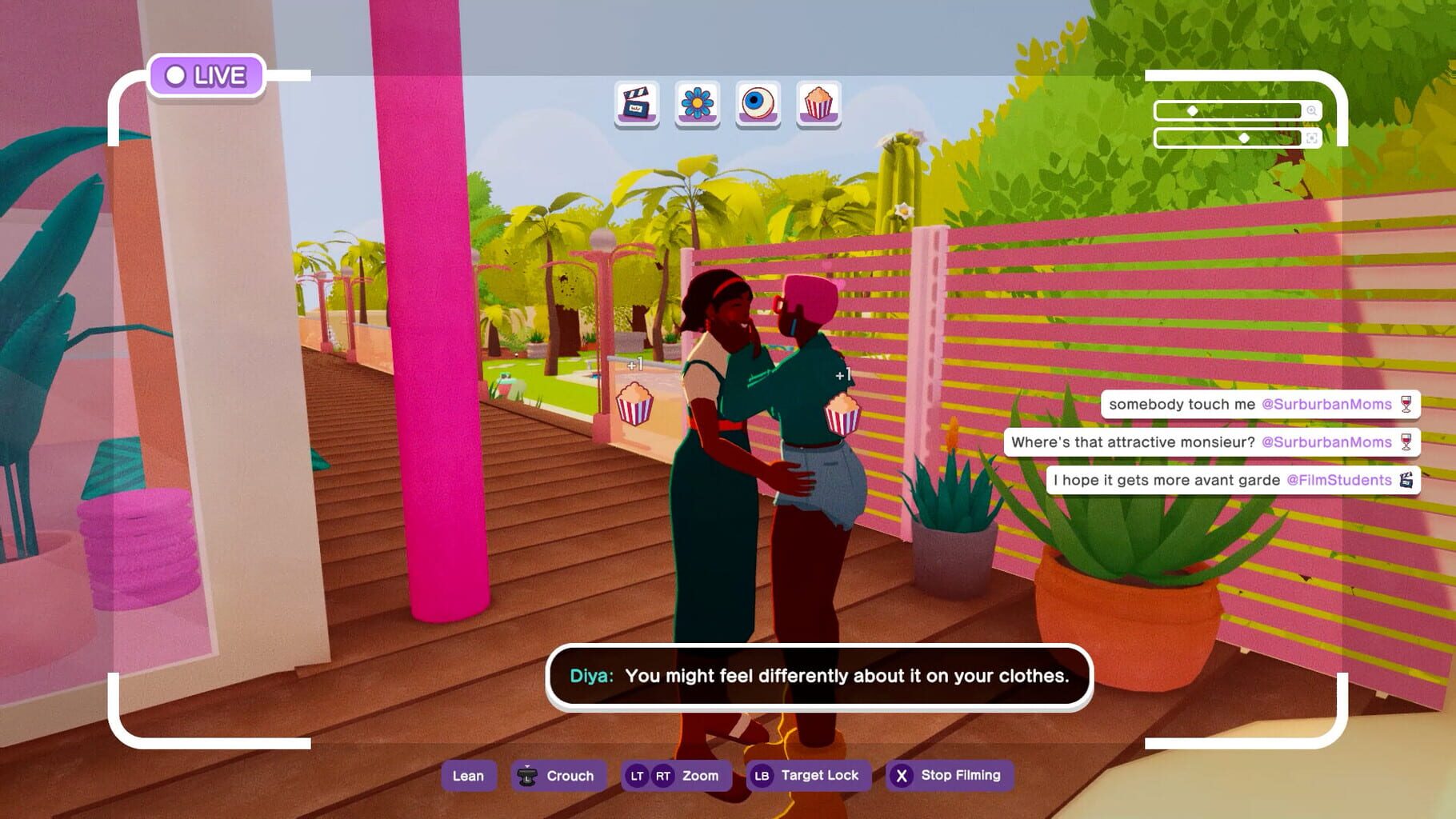
Task: Click the magnifier zoom icon near top-right slider
Action: [1312, 110]
